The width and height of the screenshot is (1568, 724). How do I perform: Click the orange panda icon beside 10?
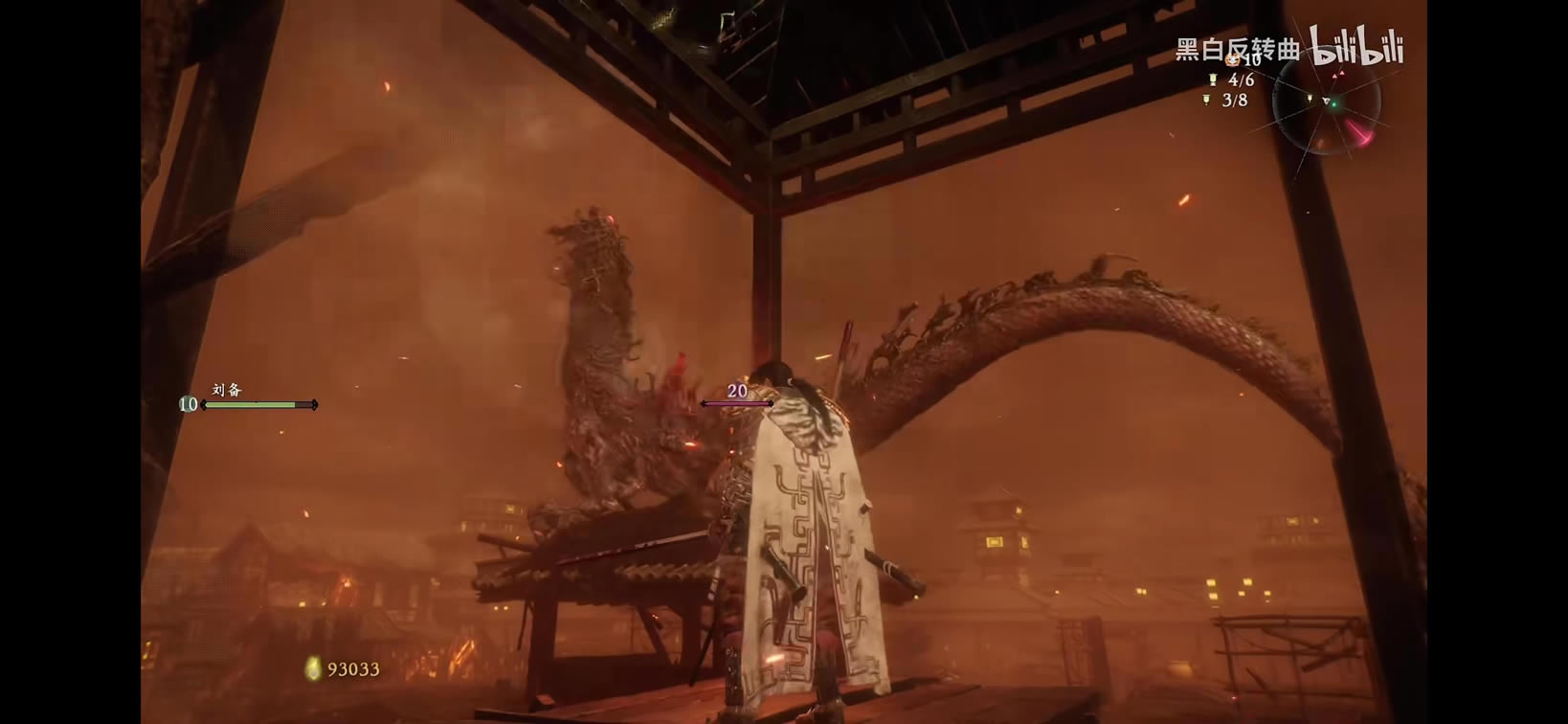pos(1232,60)
